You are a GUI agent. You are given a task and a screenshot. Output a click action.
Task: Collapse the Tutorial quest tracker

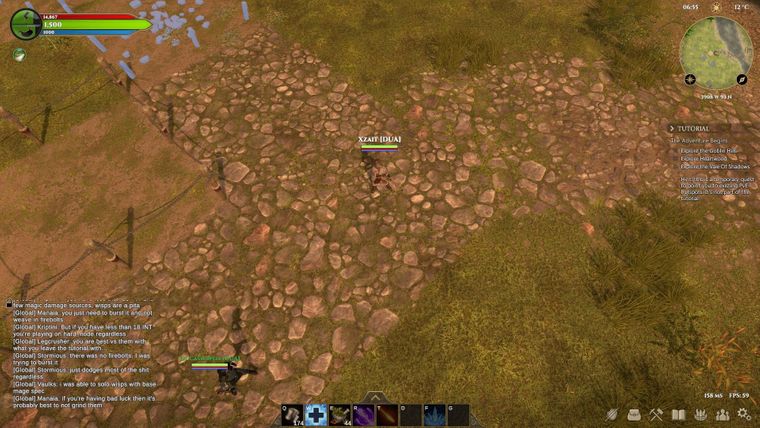(673, 129)
